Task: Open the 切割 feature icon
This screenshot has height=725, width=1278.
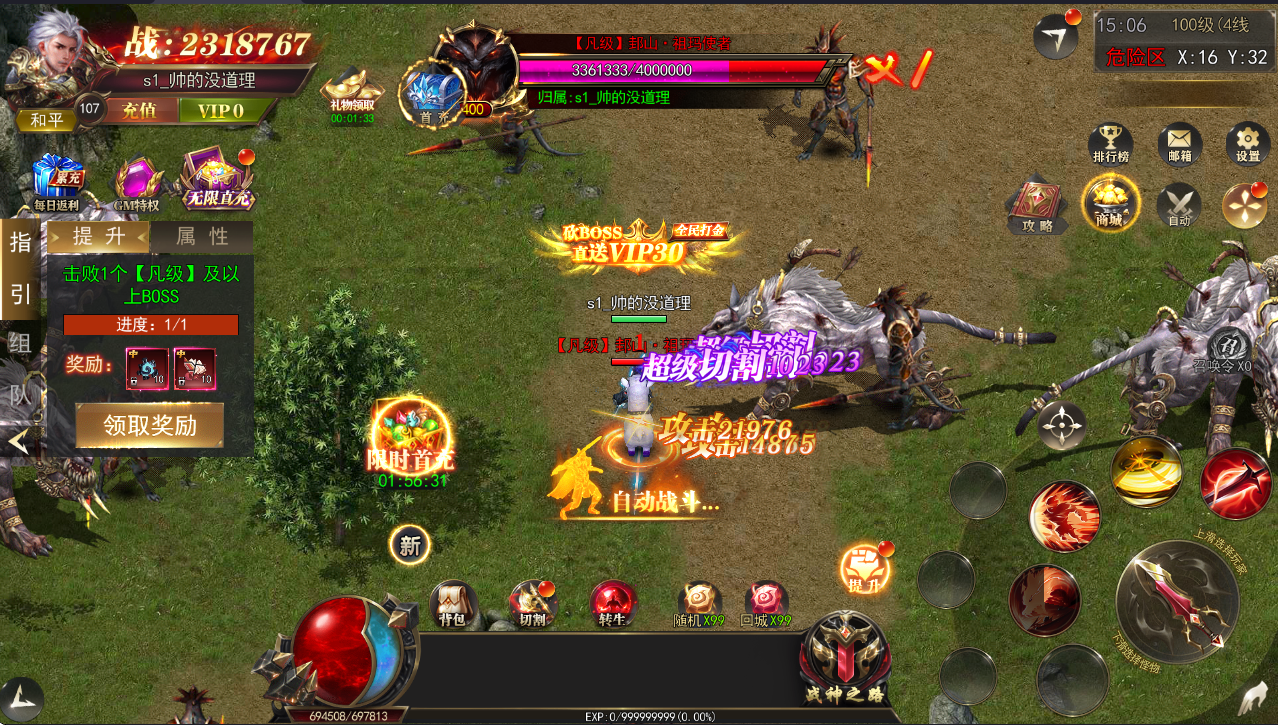Action: [x=531, y=603]
